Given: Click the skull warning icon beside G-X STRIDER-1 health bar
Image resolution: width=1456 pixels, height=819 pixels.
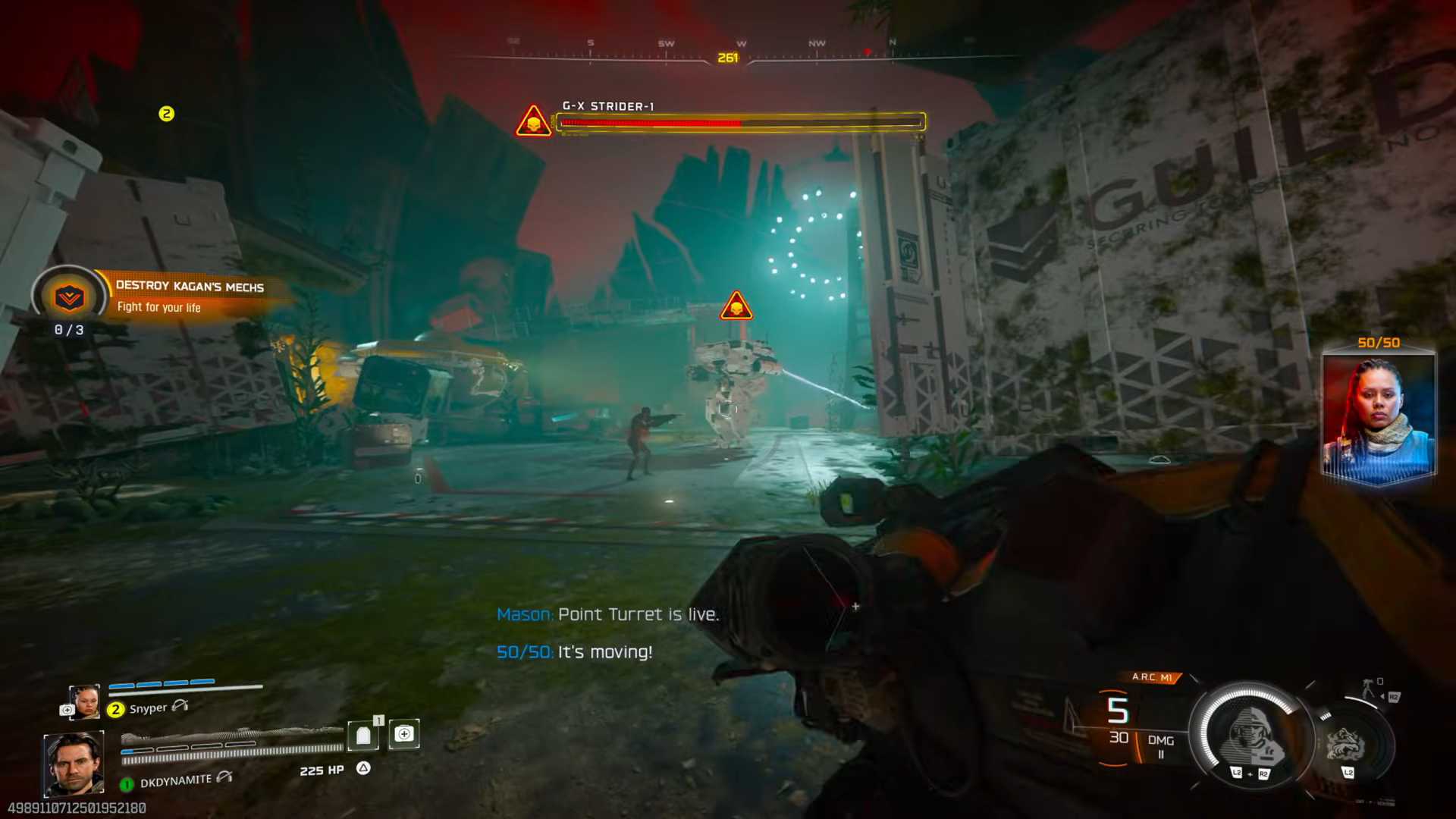Looking at the screenshot, I should coord(532,121).
